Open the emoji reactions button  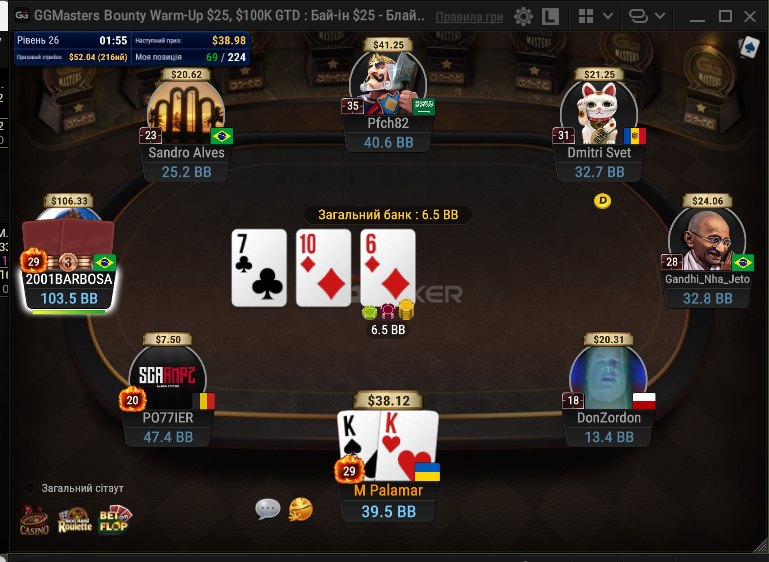tap(300, 509)
